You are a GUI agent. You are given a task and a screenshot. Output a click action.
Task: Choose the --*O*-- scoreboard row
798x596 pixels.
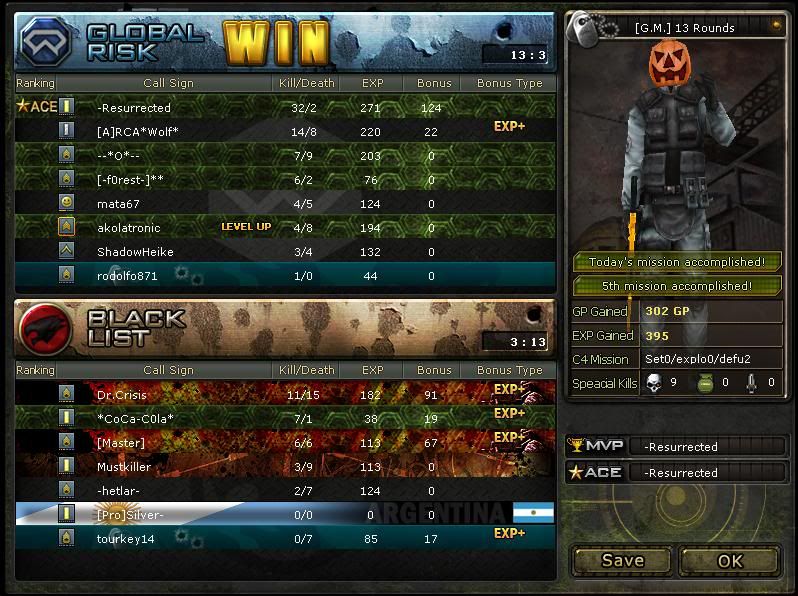(285, 155)
